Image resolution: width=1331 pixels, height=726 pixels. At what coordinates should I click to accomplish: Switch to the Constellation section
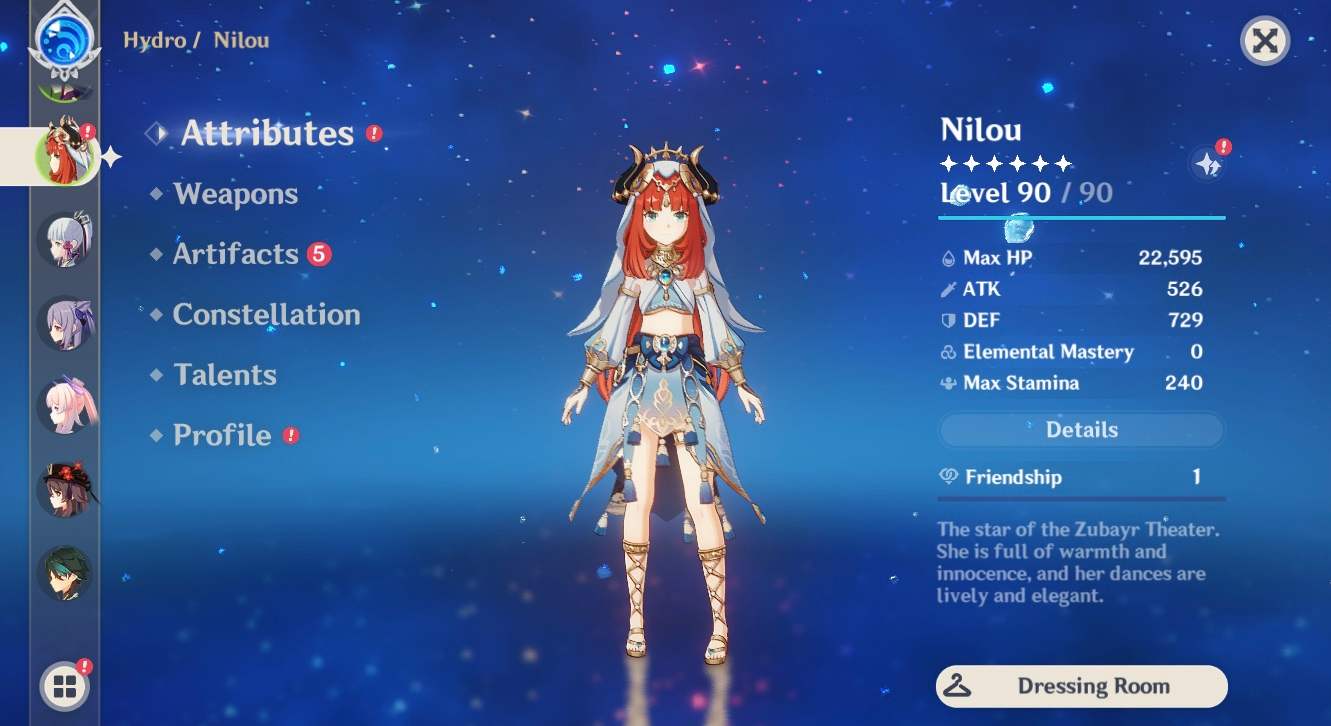(x=266, y=314)
